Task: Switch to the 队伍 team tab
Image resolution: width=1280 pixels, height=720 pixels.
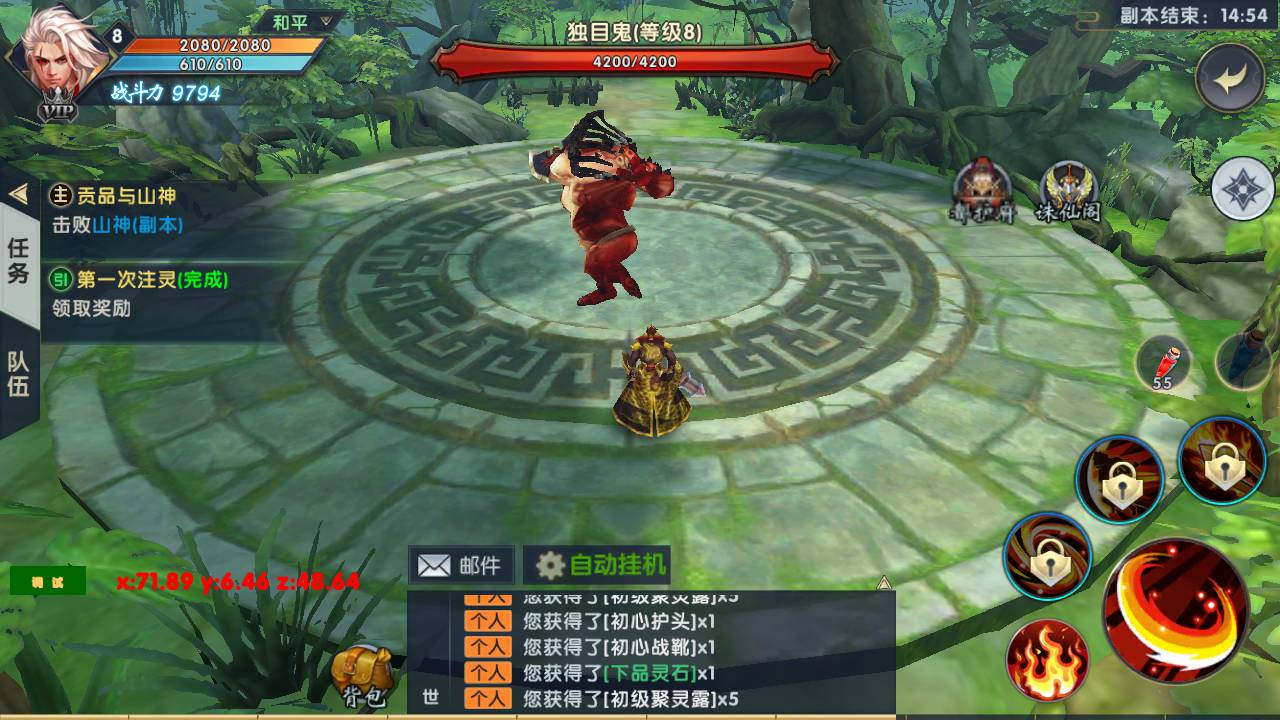Action: [x=19, y=374]
